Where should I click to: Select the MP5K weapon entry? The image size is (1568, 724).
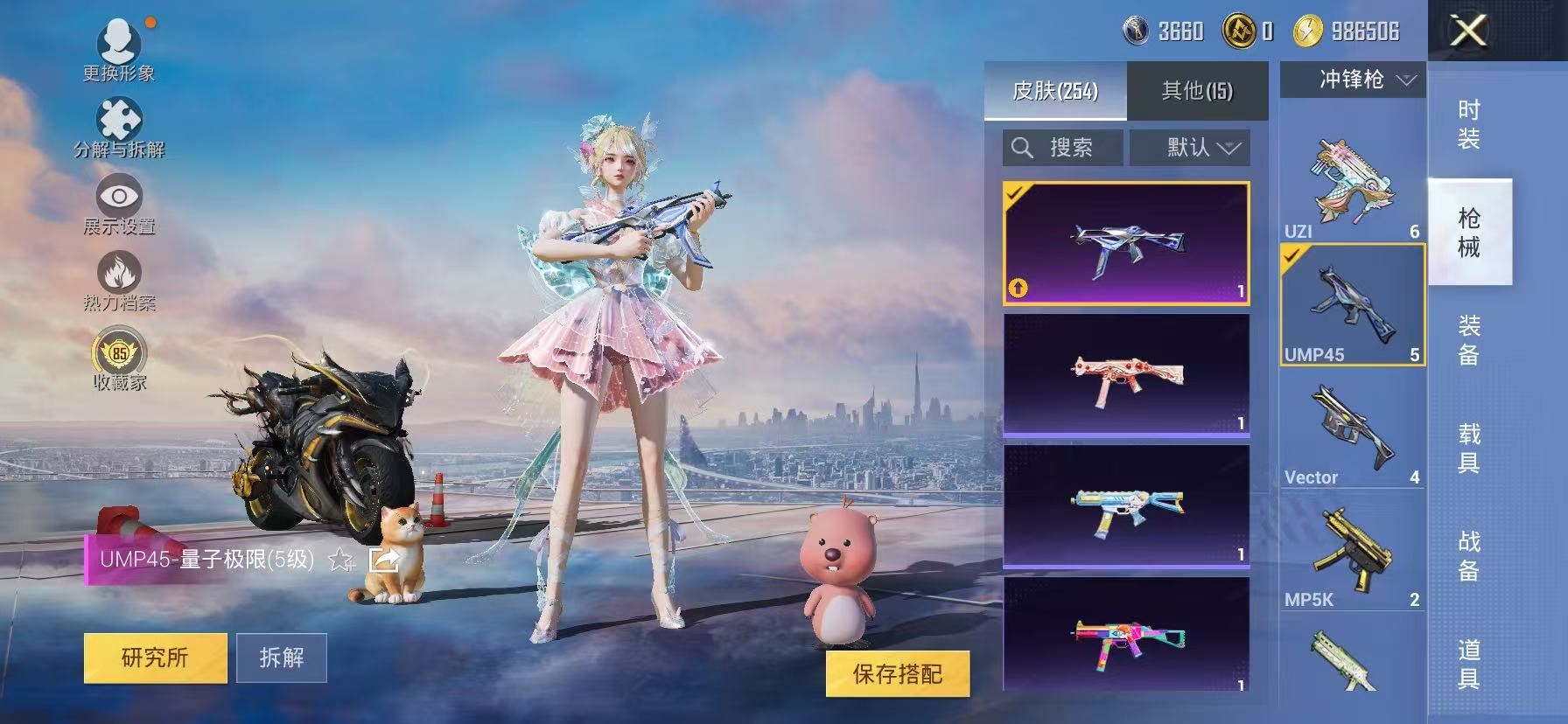pyautogui.click(x=1352, y=551)
